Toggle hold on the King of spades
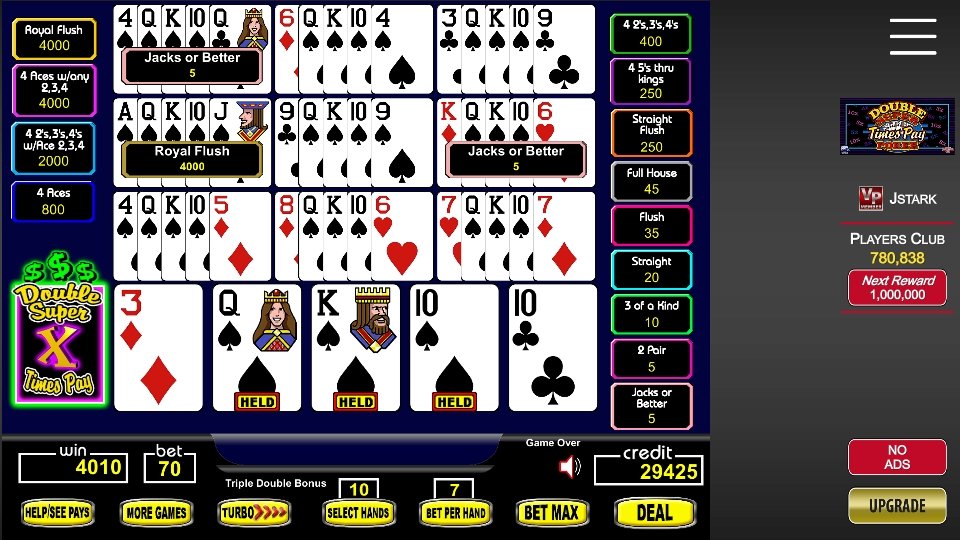 (x=355, y=348)
